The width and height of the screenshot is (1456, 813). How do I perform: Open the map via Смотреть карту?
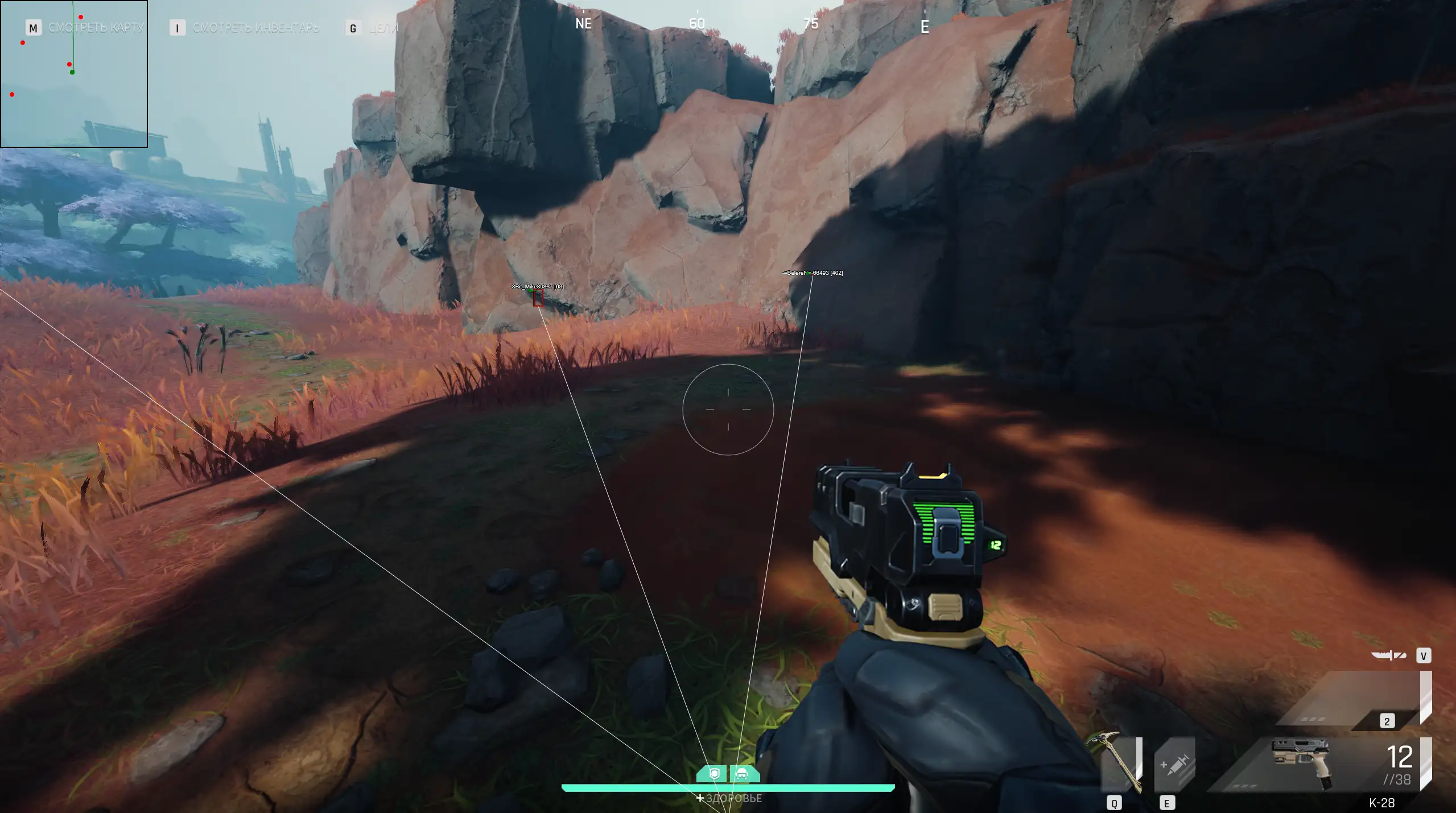tap(96, 27)
